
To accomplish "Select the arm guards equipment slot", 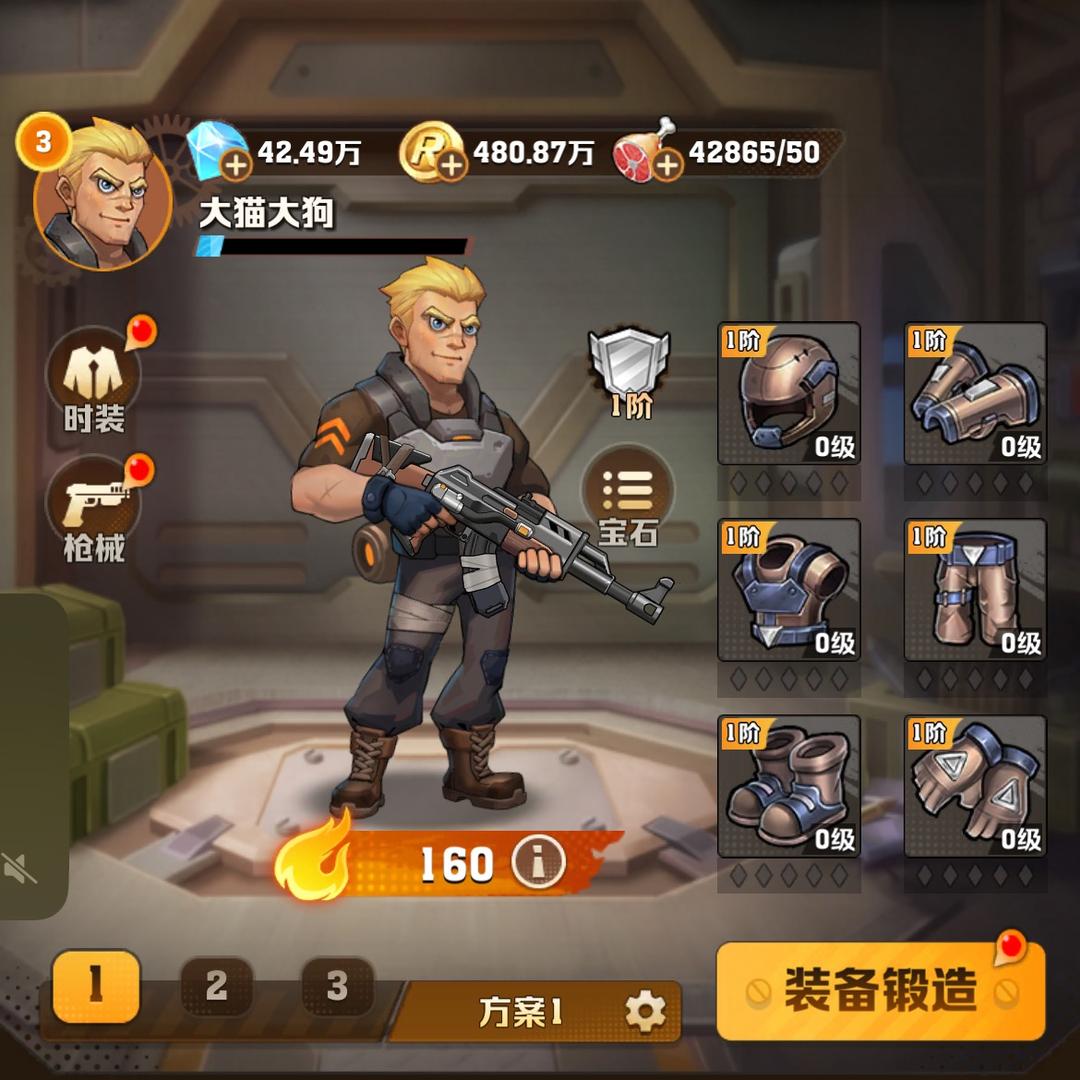I will click(x=975, y=393).
